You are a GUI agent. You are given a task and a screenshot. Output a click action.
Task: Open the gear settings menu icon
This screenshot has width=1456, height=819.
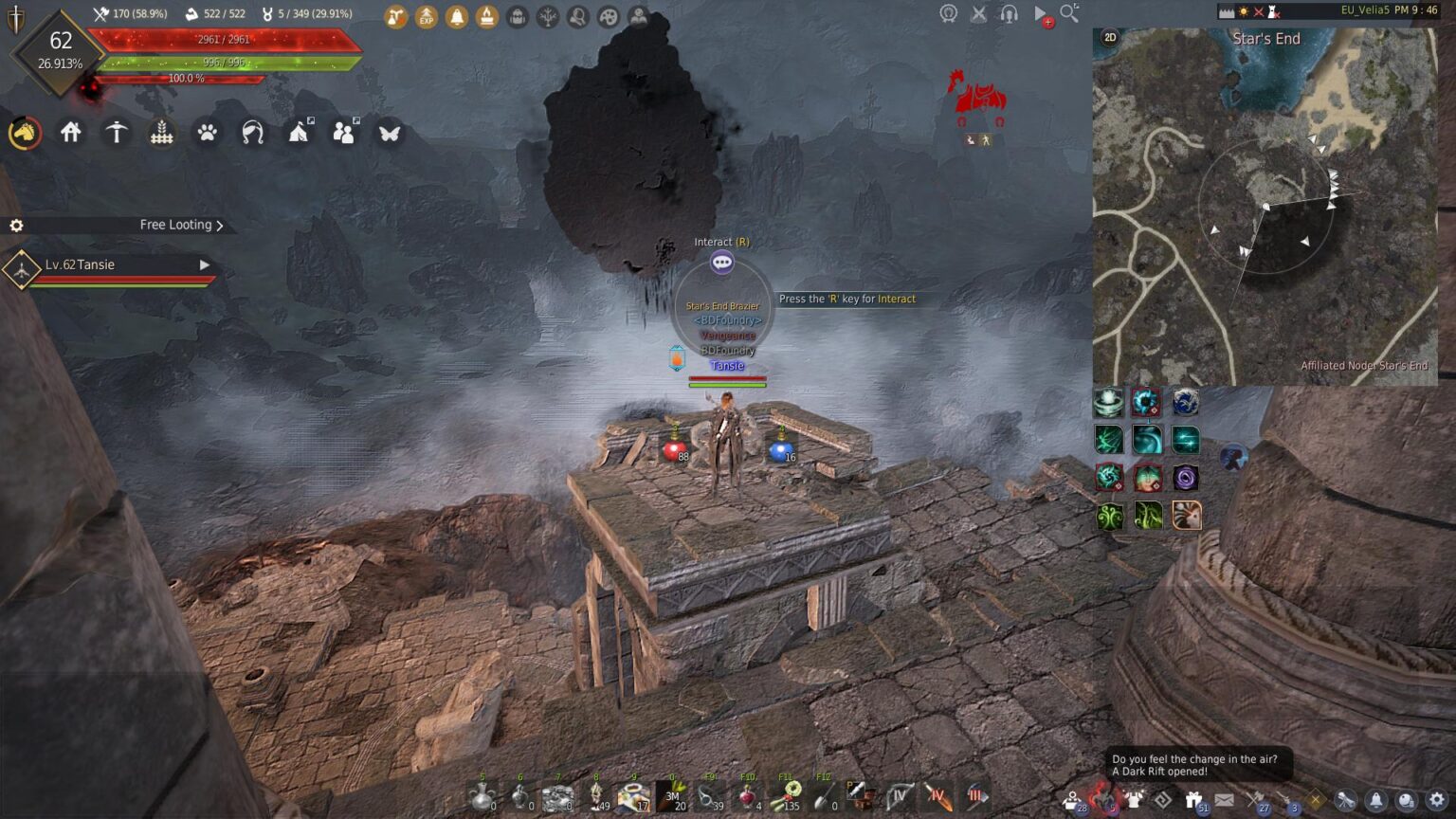tap(1437, 801)
